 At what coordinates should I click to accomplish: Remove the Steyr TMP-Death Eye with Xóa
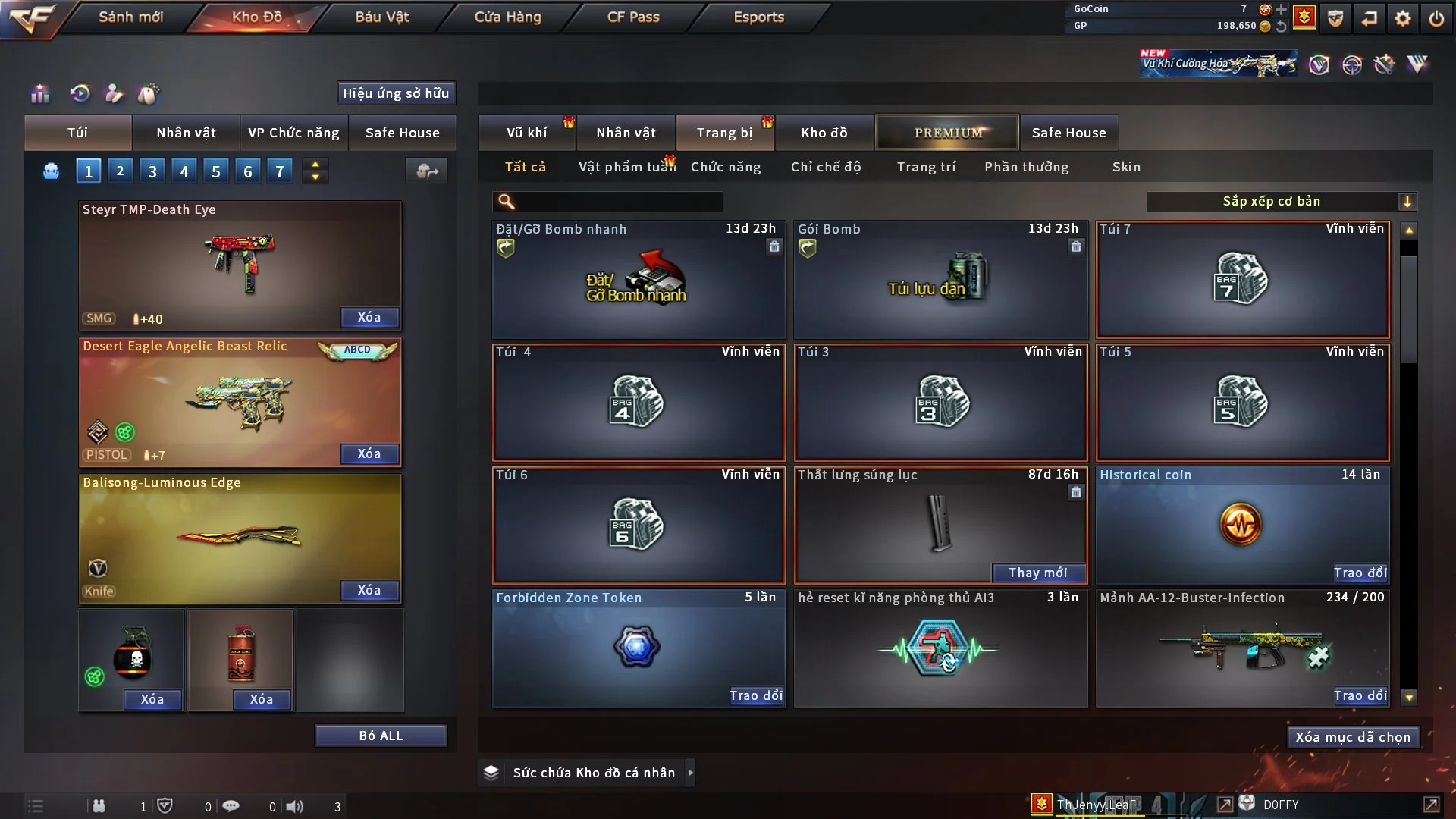(369, 317)
